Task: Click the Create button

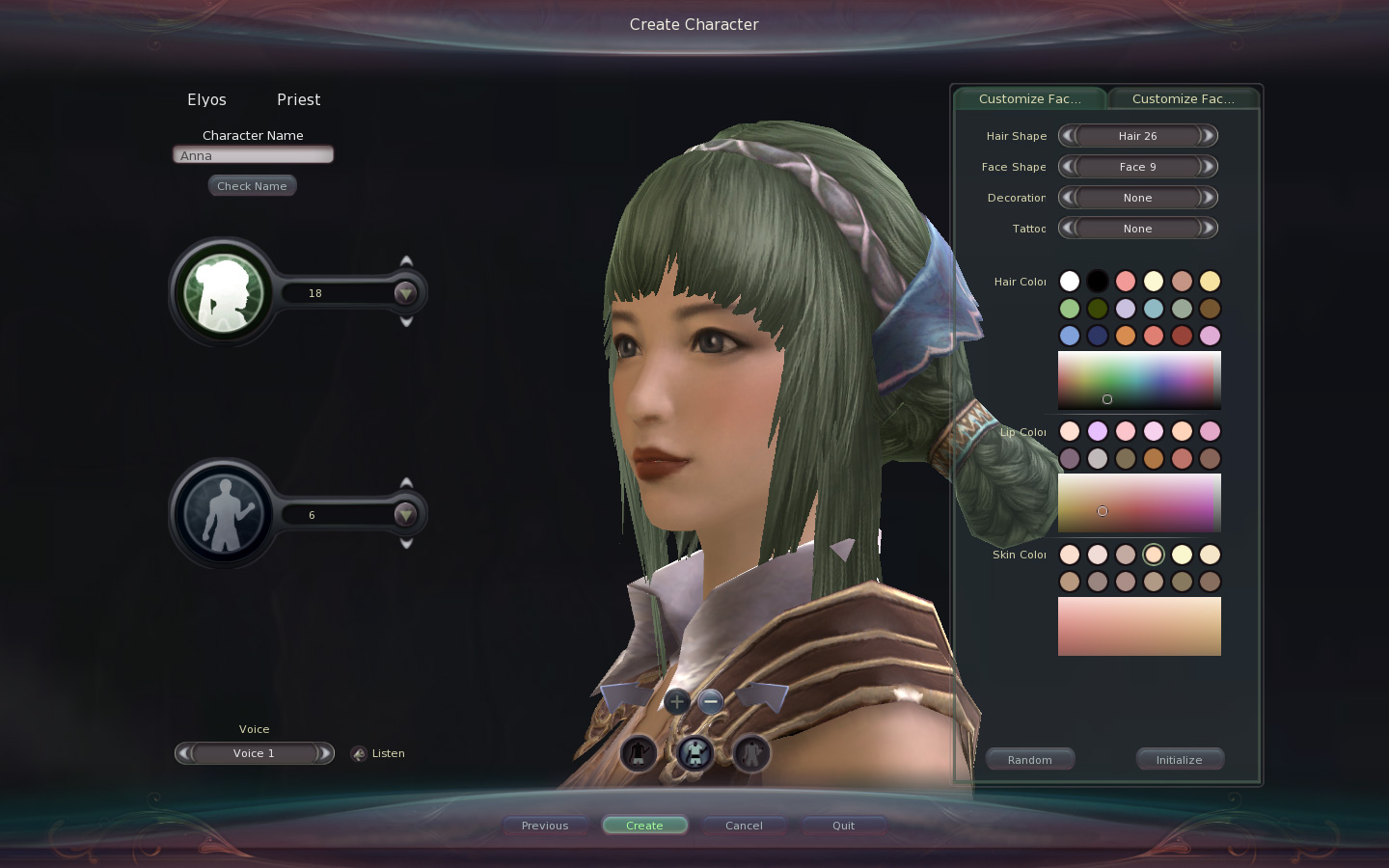Action: click(x=644, y=826)
